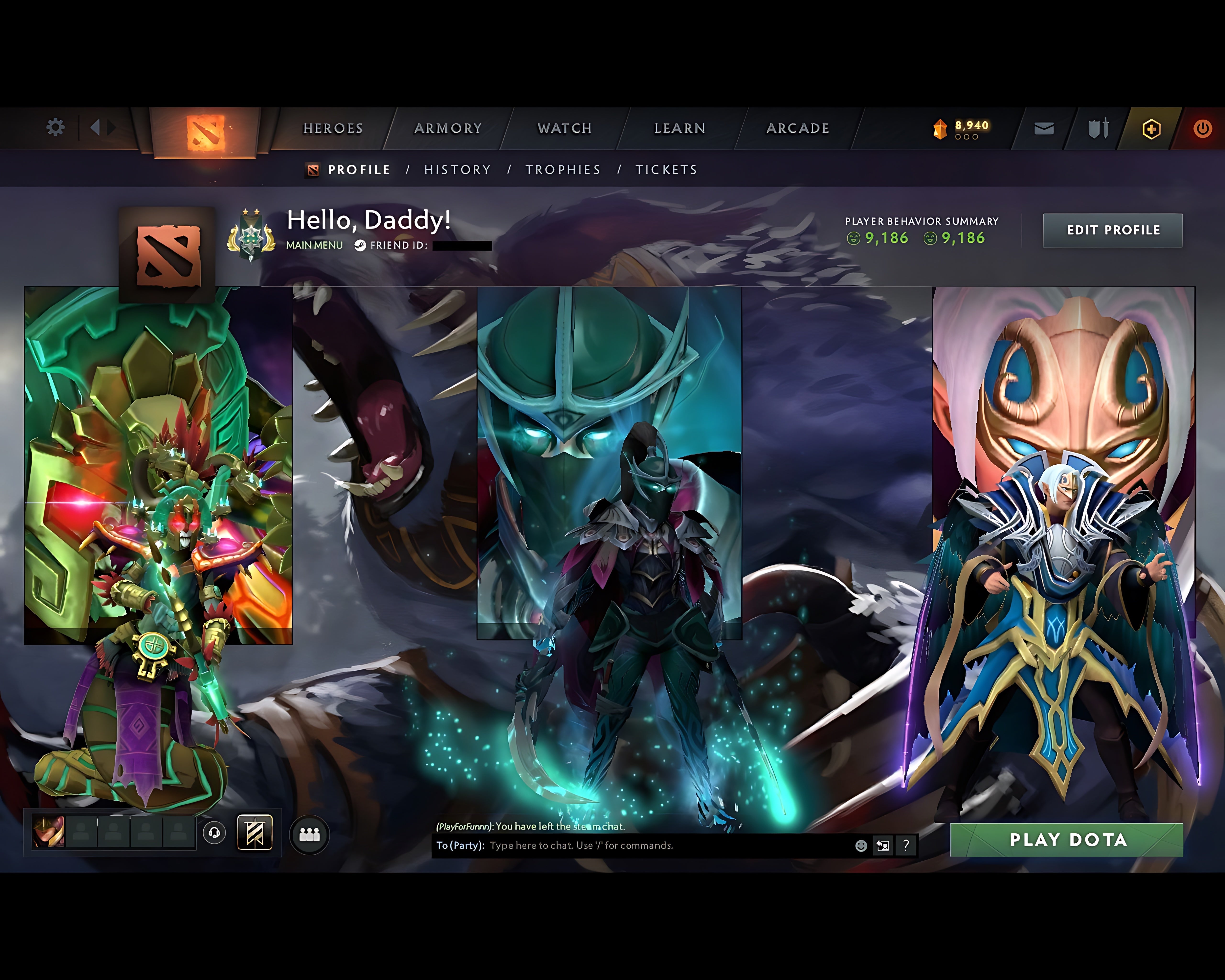Toggle the power button to exit Dota
This screenshot has height=980, width=1225.
coord(1203,129)
